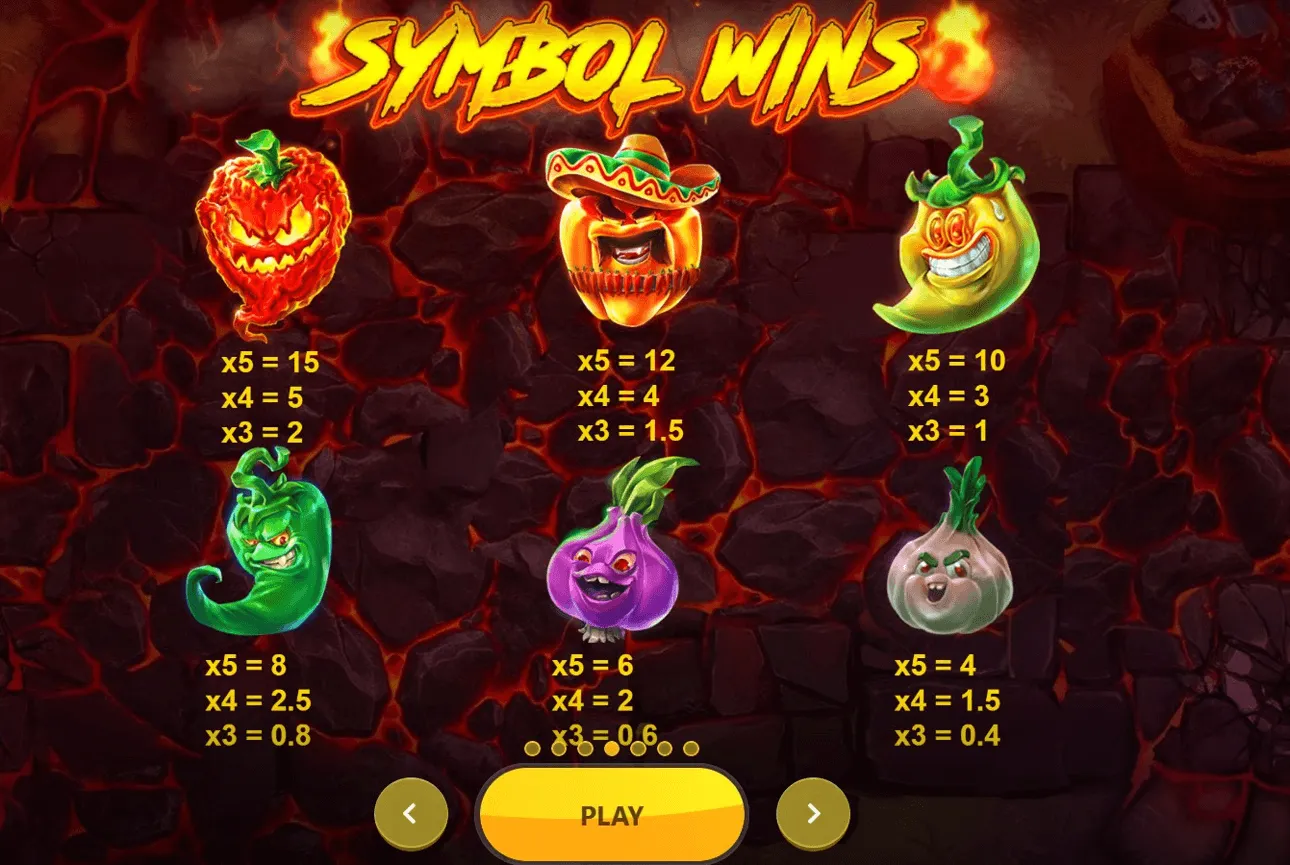Click the x5 = 15 payout text
The image size is (1290, 865).
268,363
